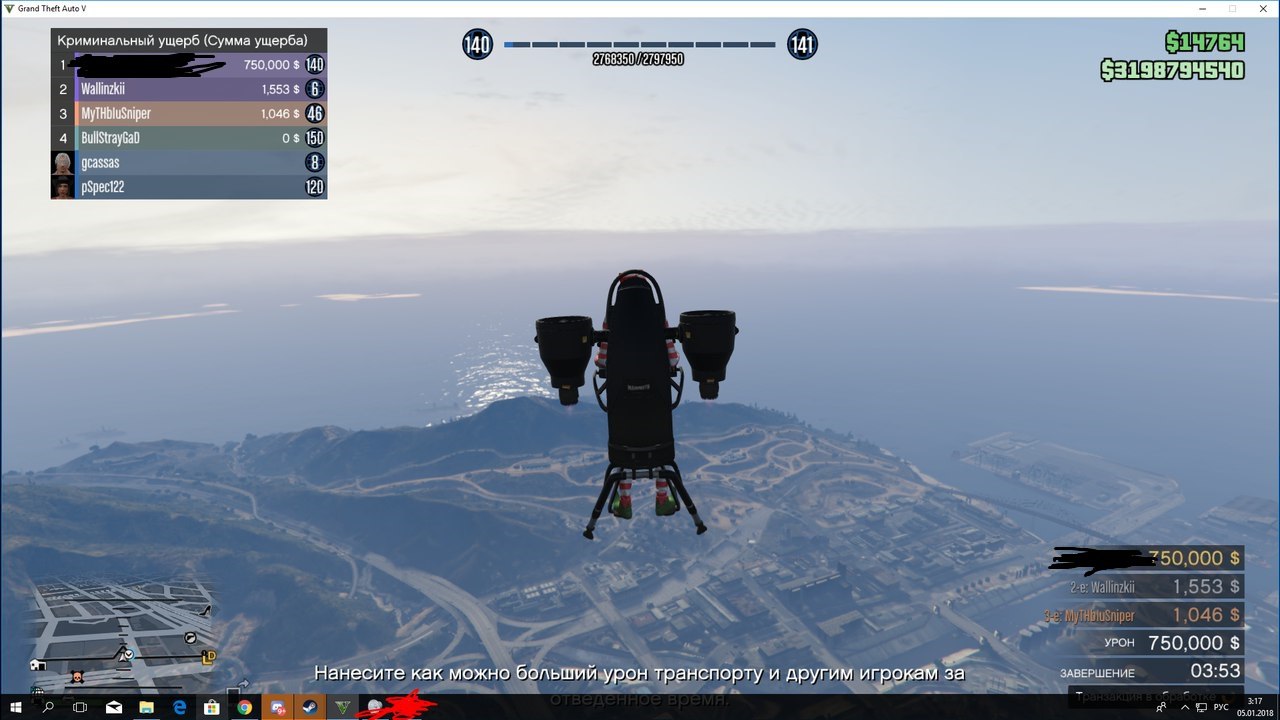1280x720 pixels.
Task: Open the Windows Start menu
Action: click(x=15, y=707)
